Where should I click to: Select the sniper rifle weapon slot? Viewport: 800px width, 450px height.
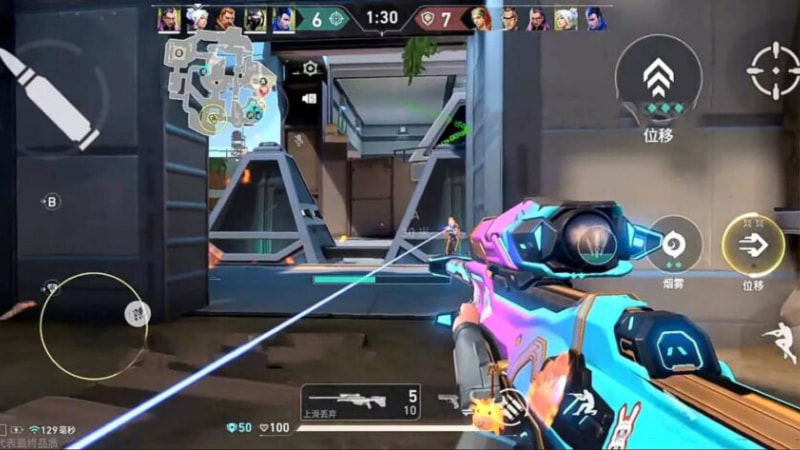pos(362,400)
